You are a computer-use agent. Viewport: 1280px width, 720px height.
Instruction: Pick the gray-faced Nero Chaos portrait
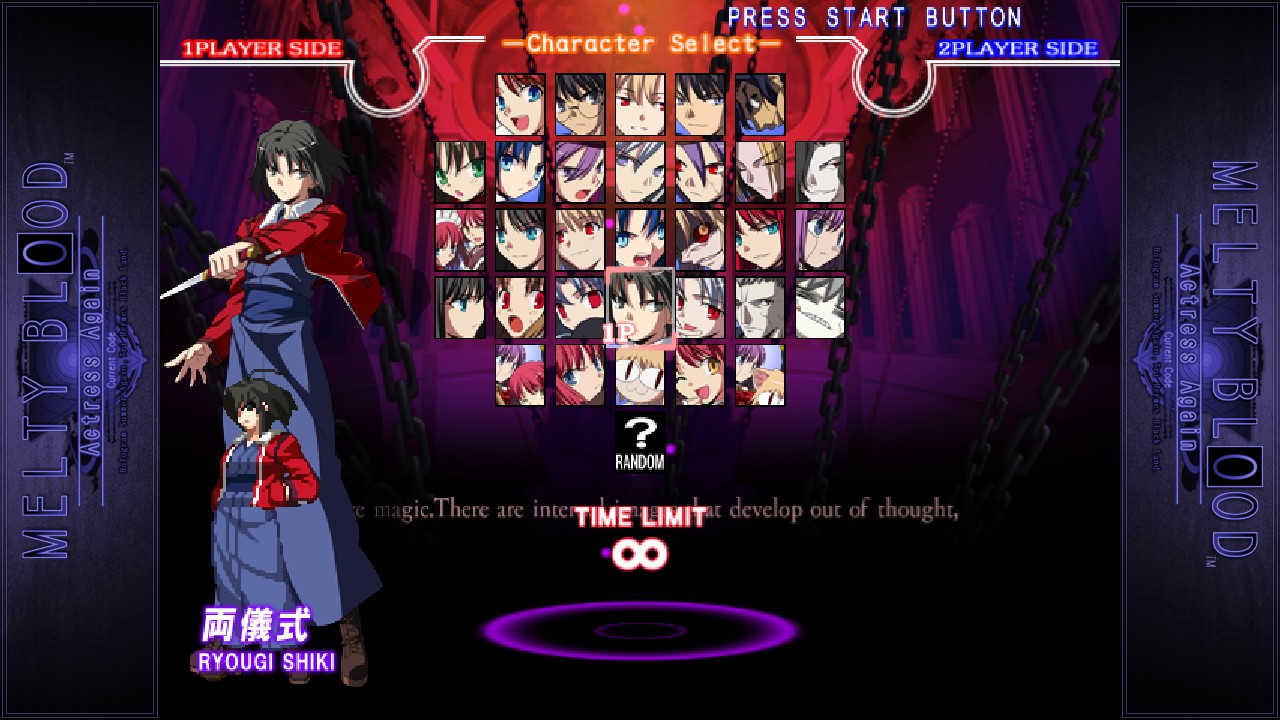coord(760,307)
